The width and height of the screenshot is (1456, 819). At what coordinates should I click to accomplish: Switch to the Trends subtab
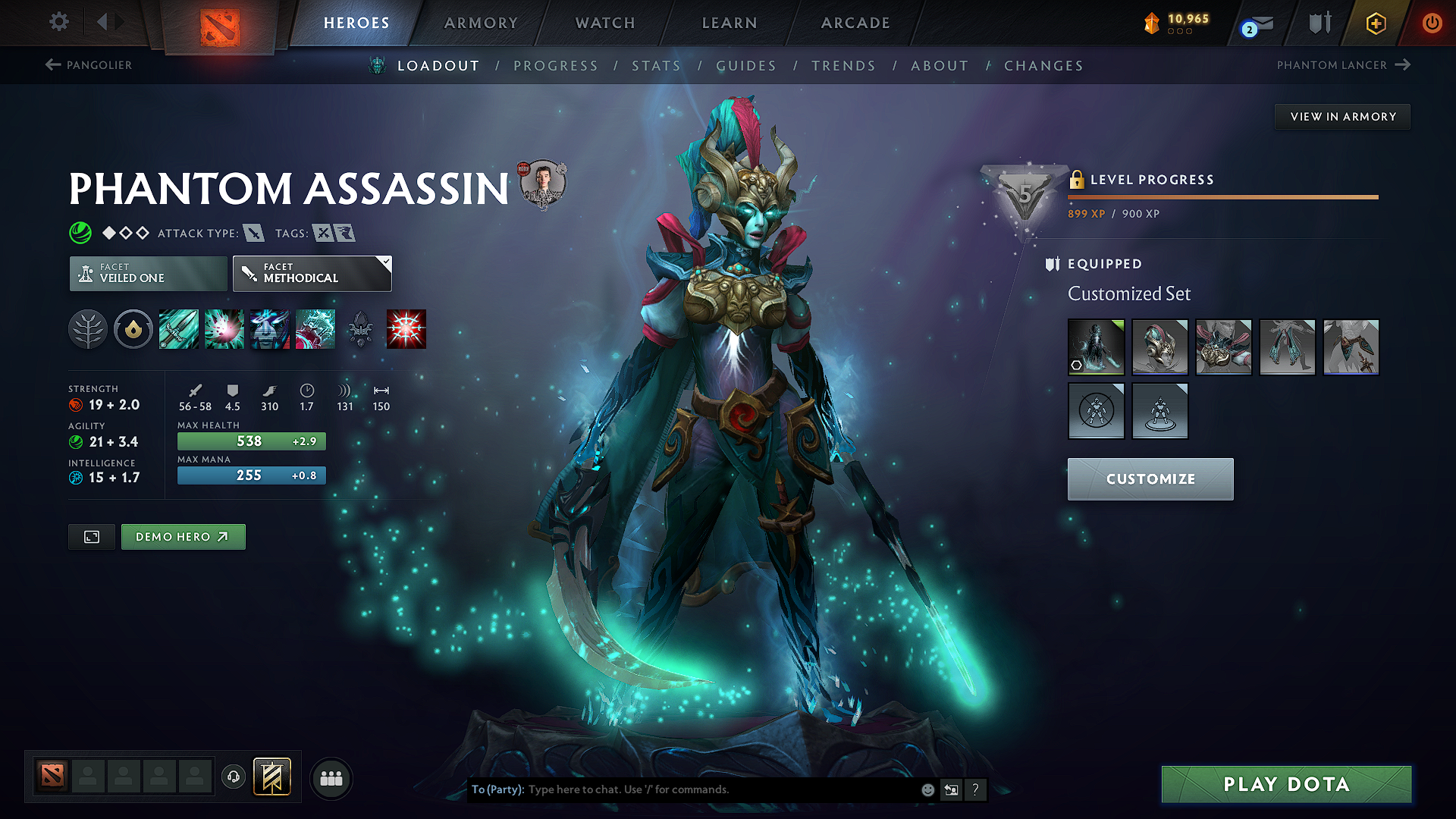coord(843,66)
